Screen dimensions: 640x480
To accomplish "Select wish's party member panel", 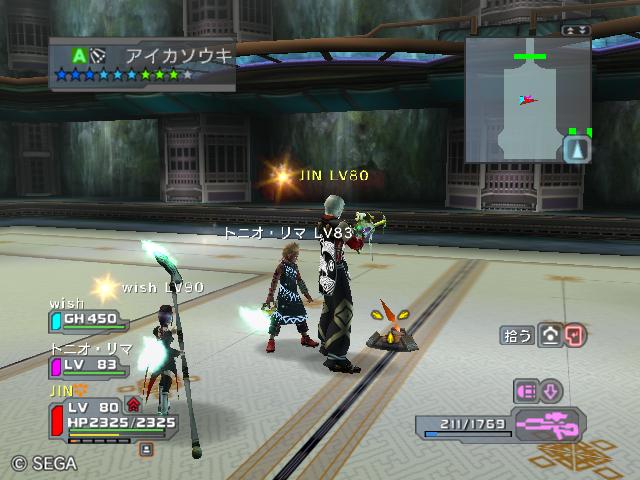I will 87,320.
